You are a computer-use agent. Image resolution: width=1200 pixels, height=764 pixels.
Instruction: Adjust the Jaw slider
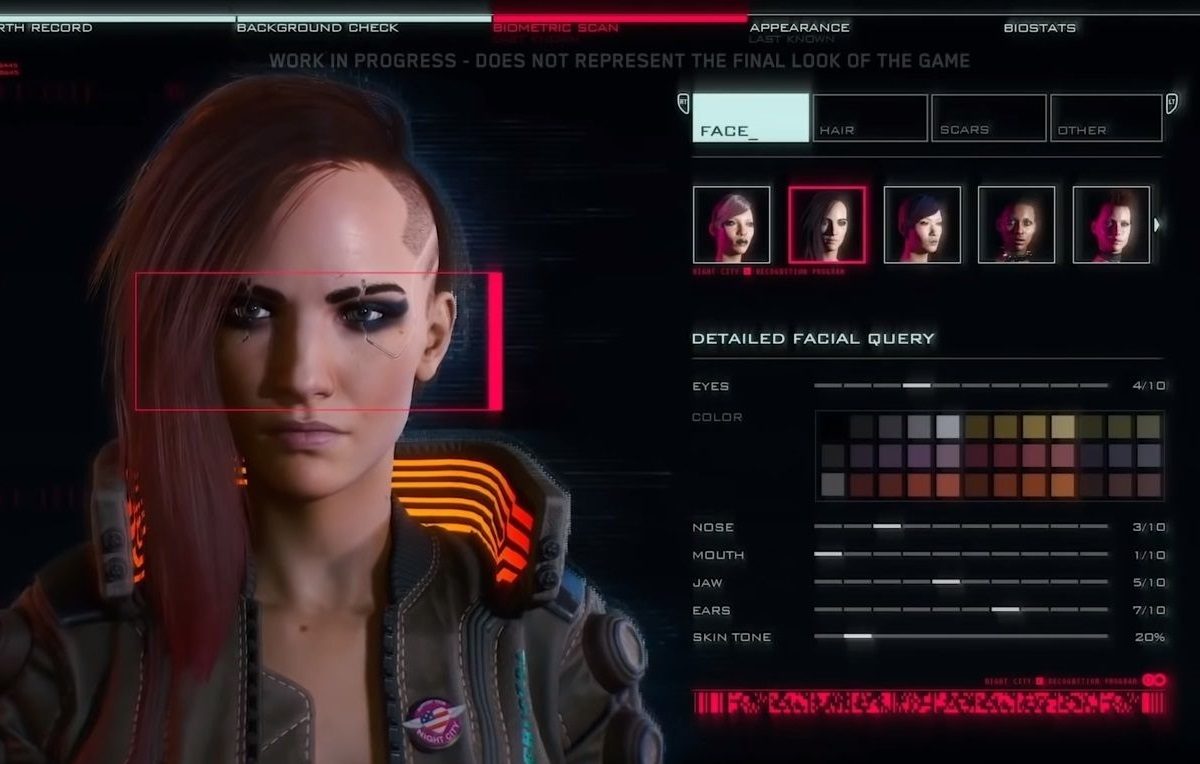945,582
